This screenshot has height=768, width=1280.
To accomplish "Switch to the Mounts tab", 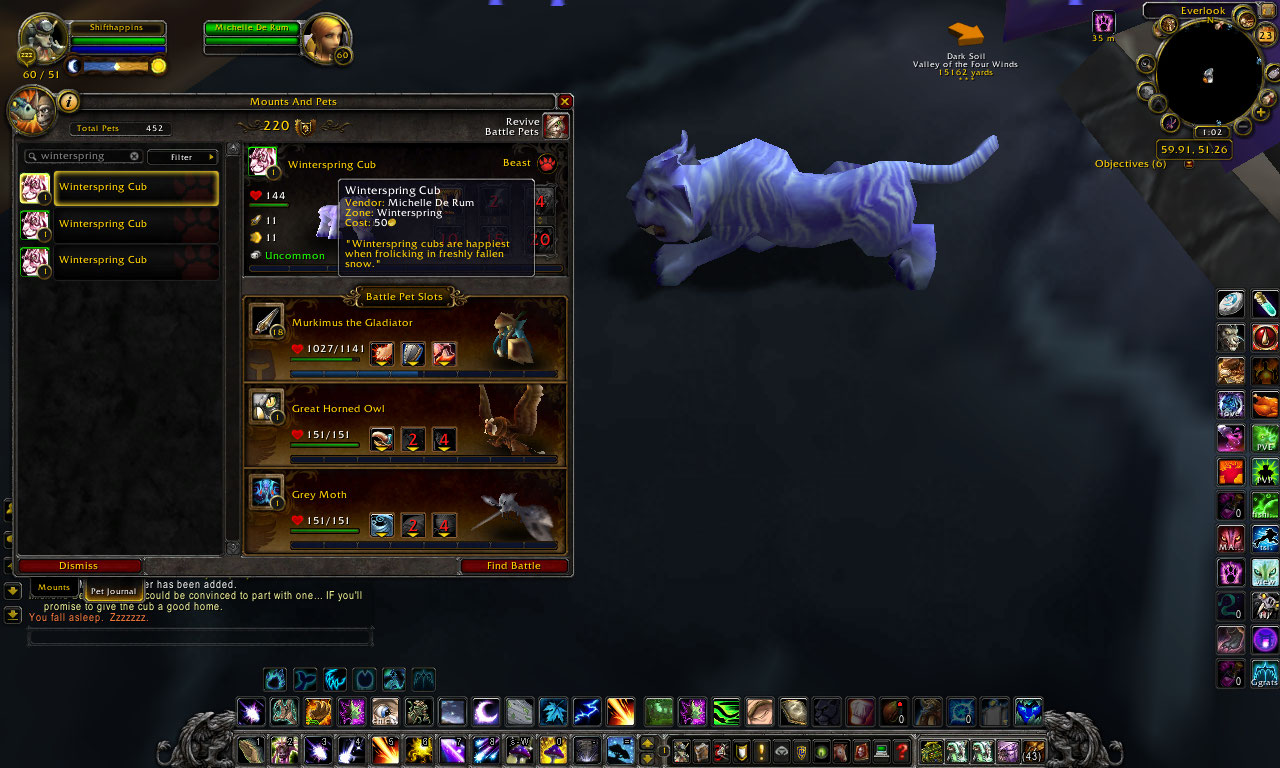I will click(54, 588).
